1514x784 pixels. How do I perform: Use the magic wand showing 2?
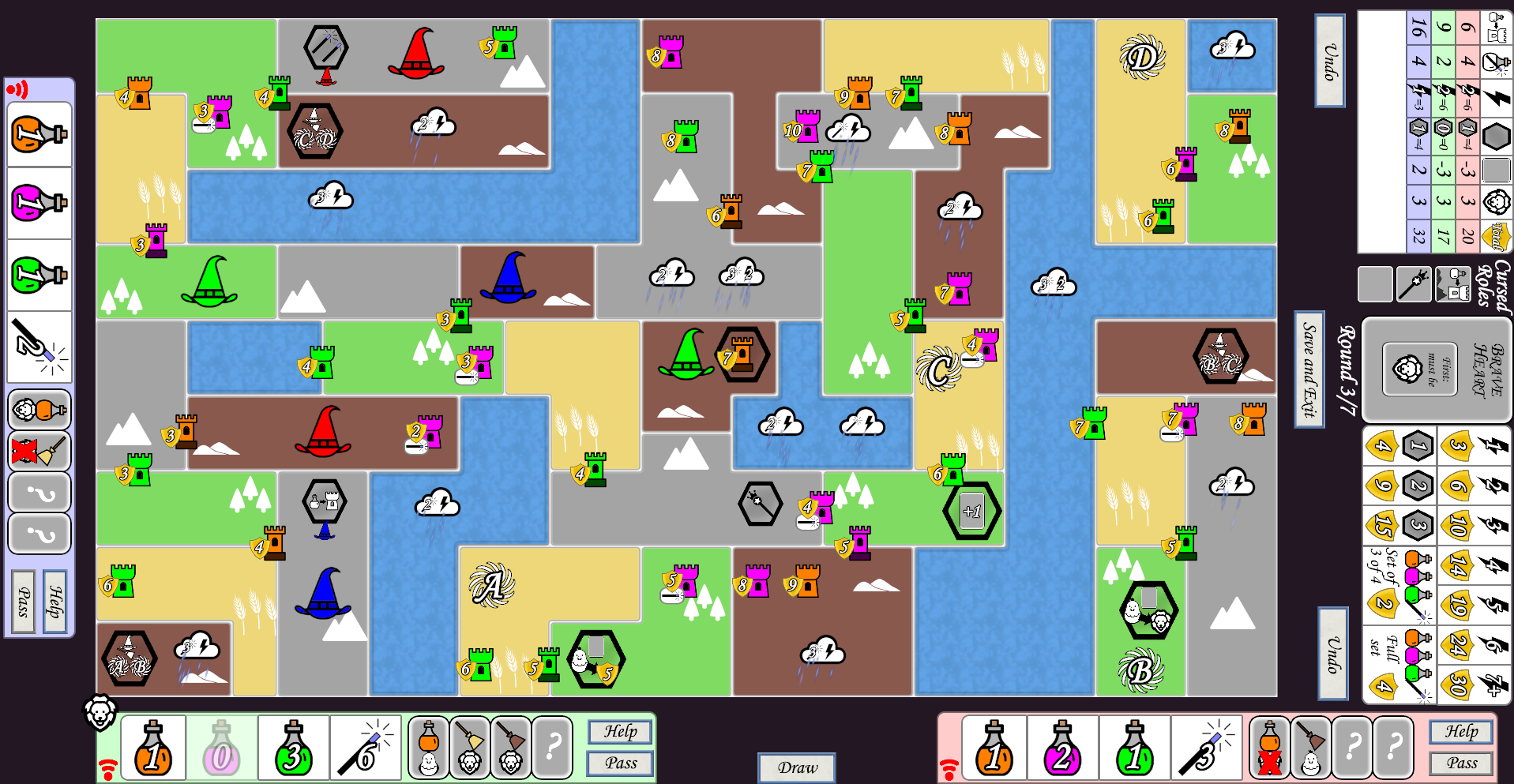(39, 346)
